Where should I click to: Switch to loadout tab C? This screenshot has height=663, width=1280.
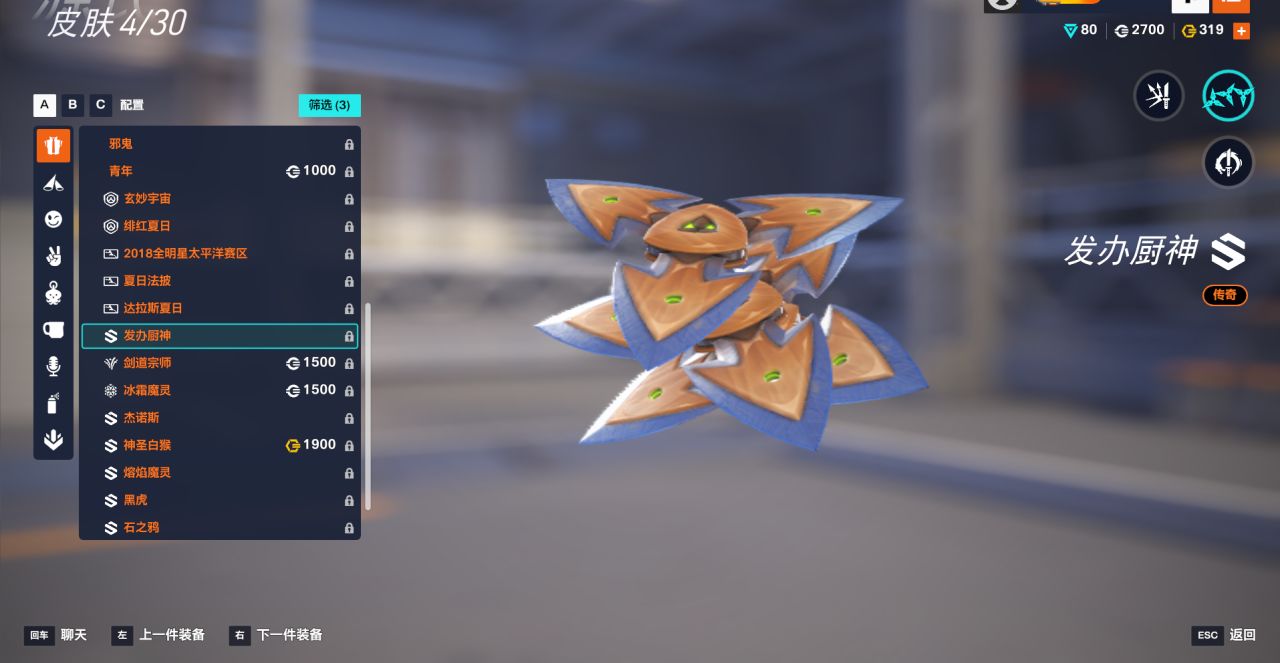click(100, 105)
